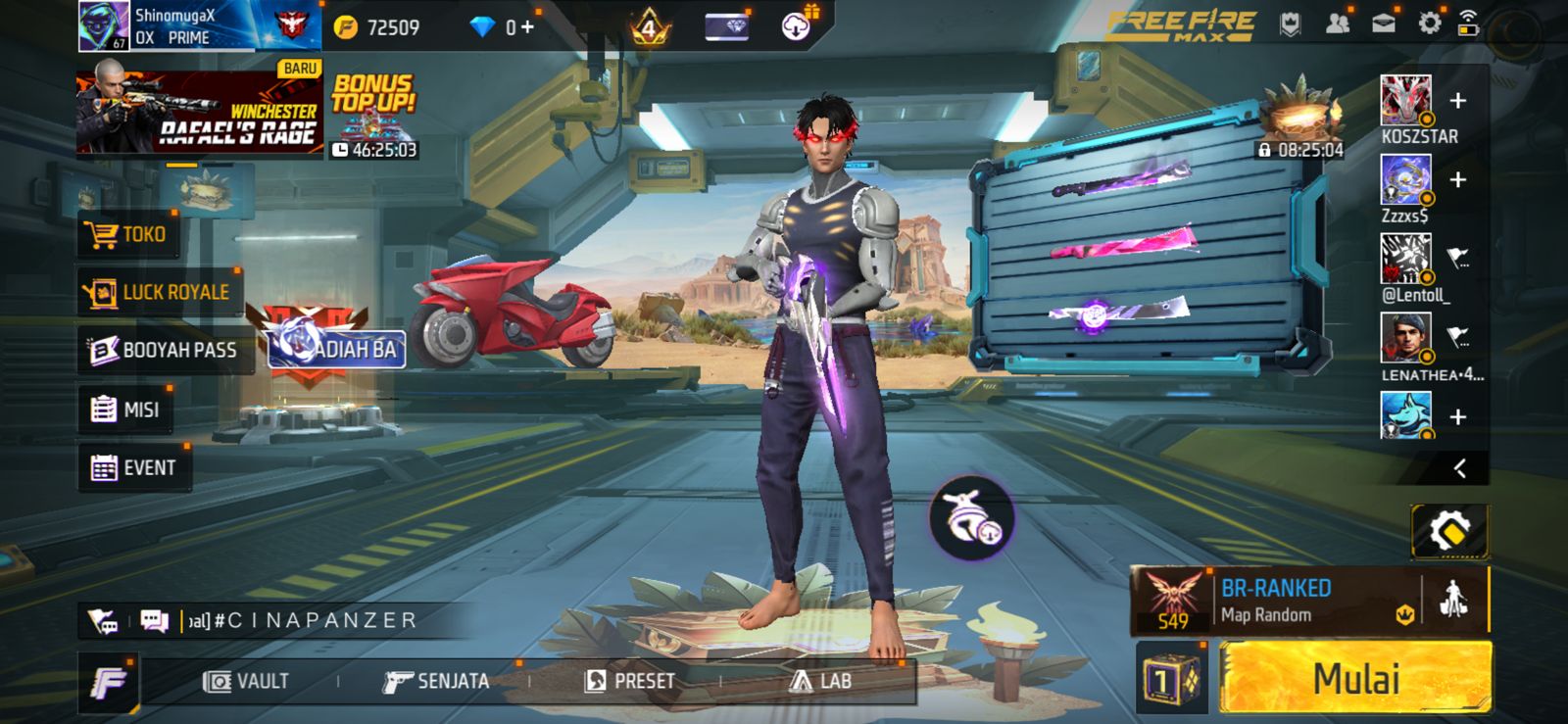Viewport: 1568px width, 724px height.
Task: Click the level 4 rank badge at top
Action: (647, 26)
